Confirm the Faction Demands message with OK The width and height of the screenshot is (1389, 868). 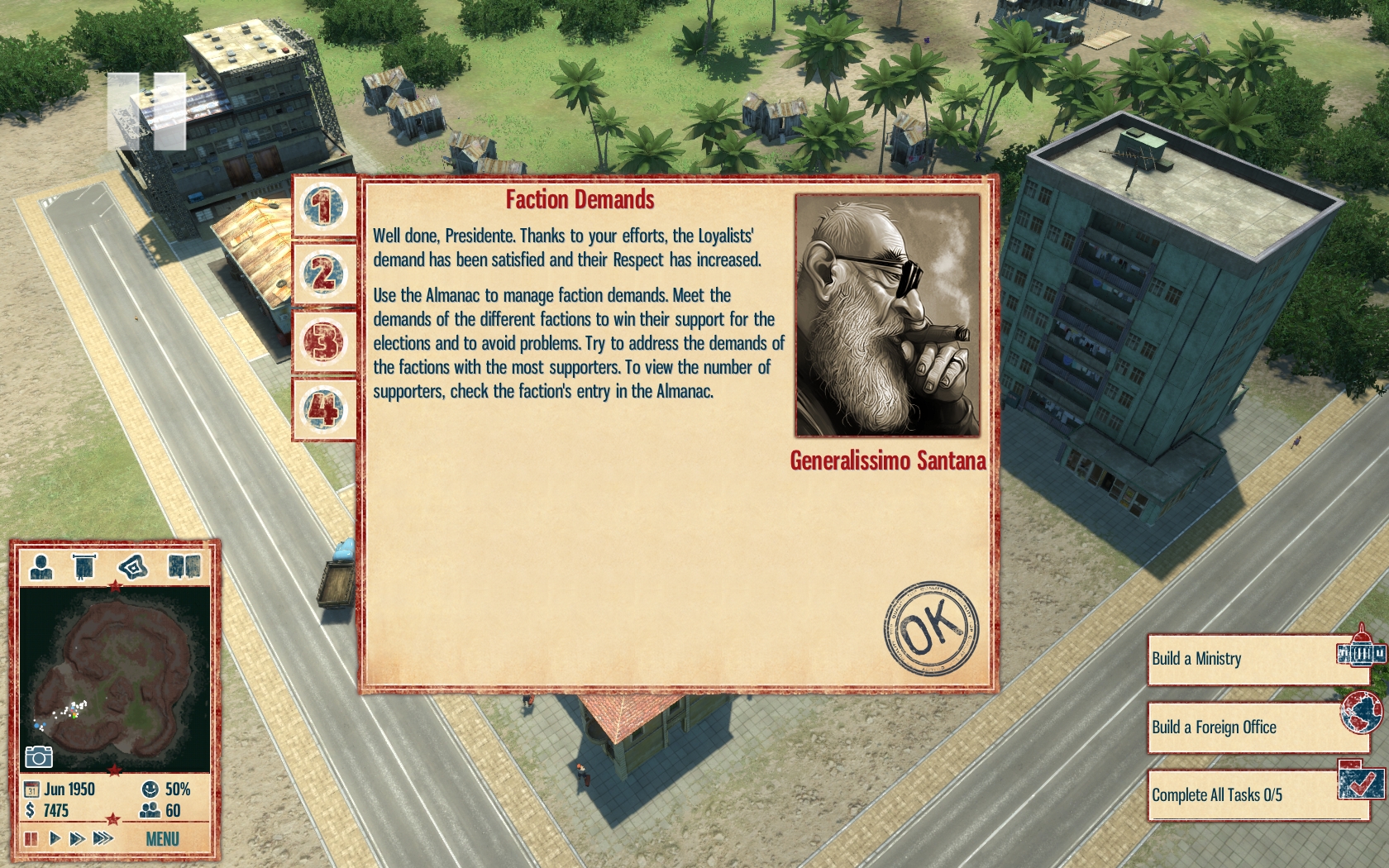(x=930, y=628)
